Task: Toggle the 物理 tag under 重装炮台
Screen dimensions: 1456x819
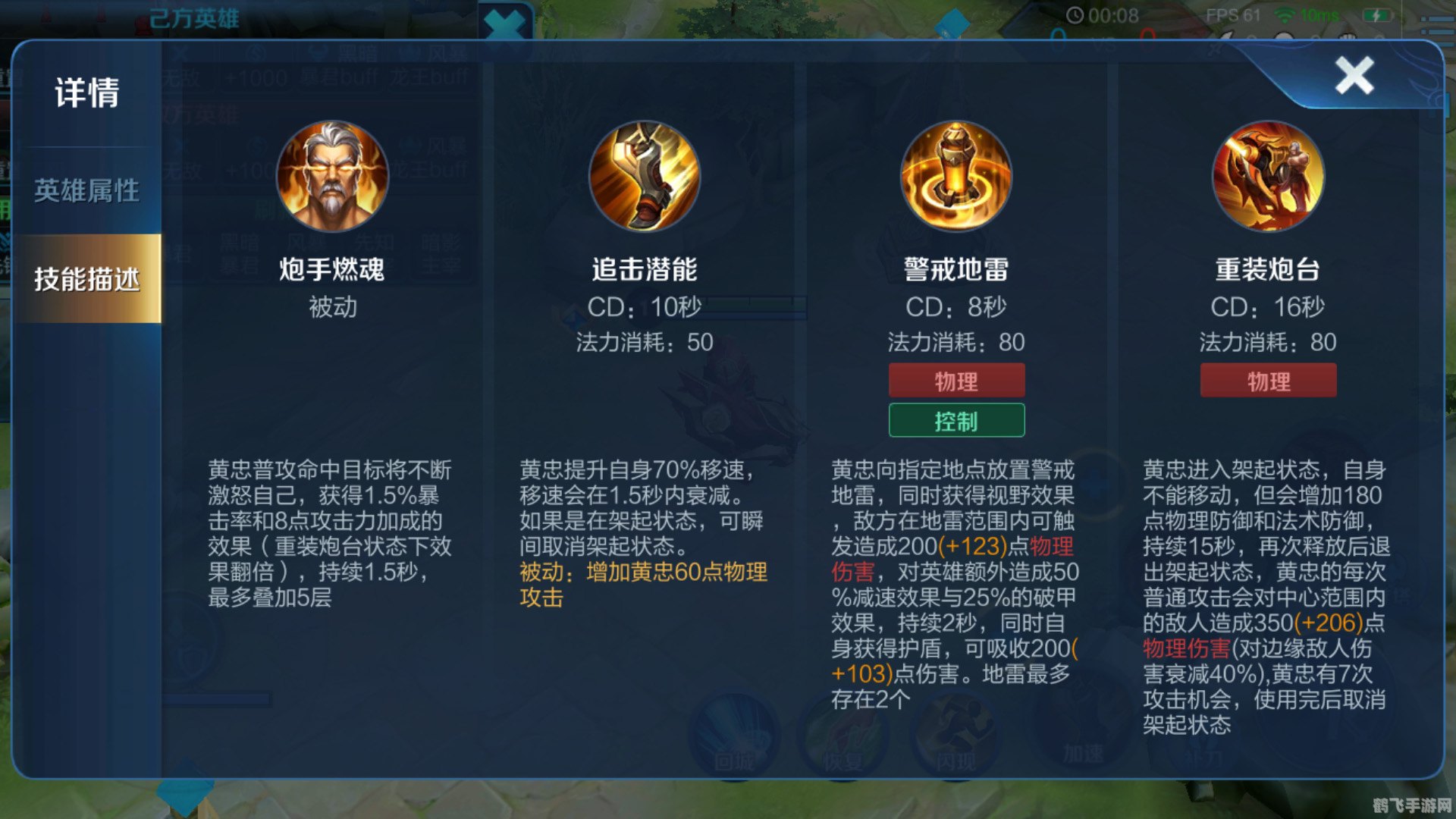Action: coord(1269,380)
